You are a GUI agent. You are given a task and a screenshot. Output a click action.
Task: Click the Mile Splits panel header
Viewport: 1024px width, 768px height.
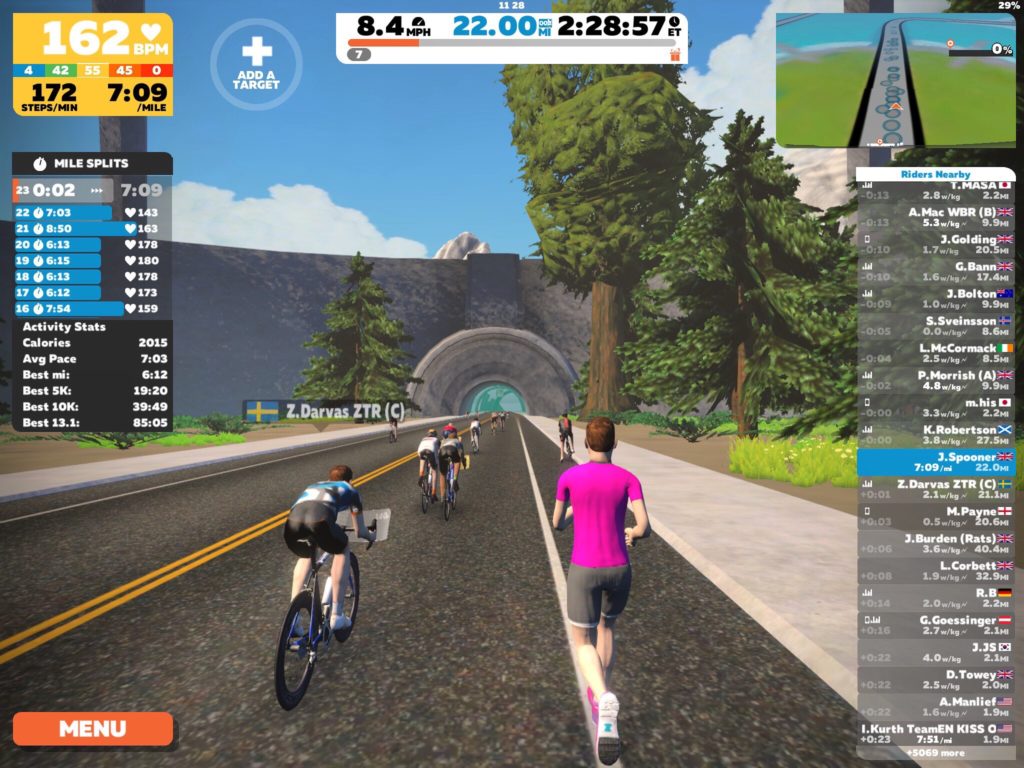[x=92, y=163]
